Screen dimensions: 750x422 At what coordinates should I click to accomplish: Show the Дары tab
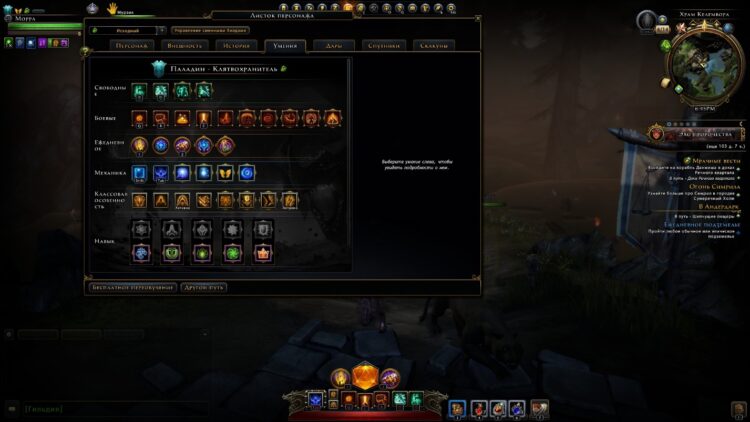click(333, 46)
